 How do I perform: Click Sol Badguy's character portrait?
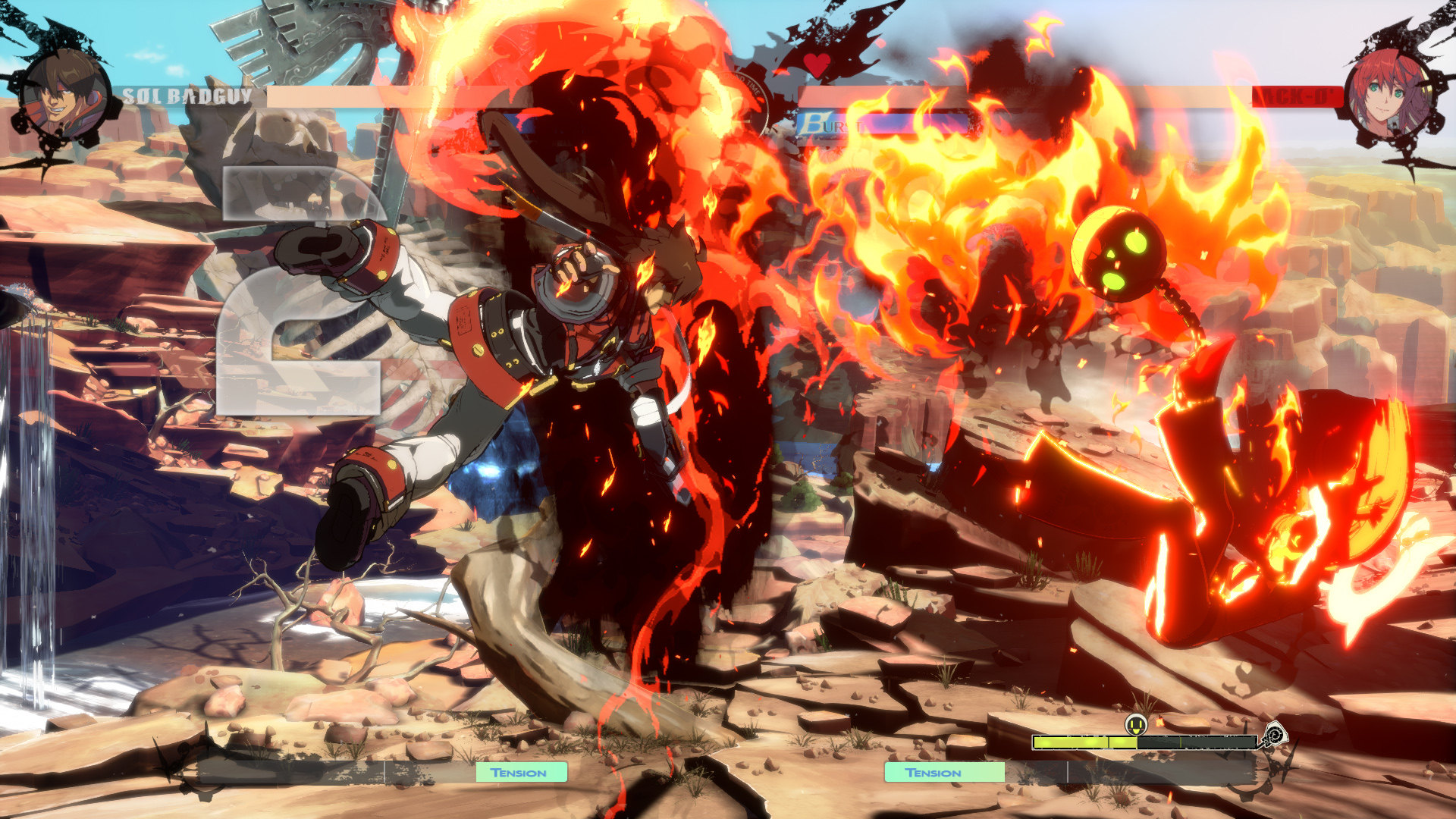point(62,96)
